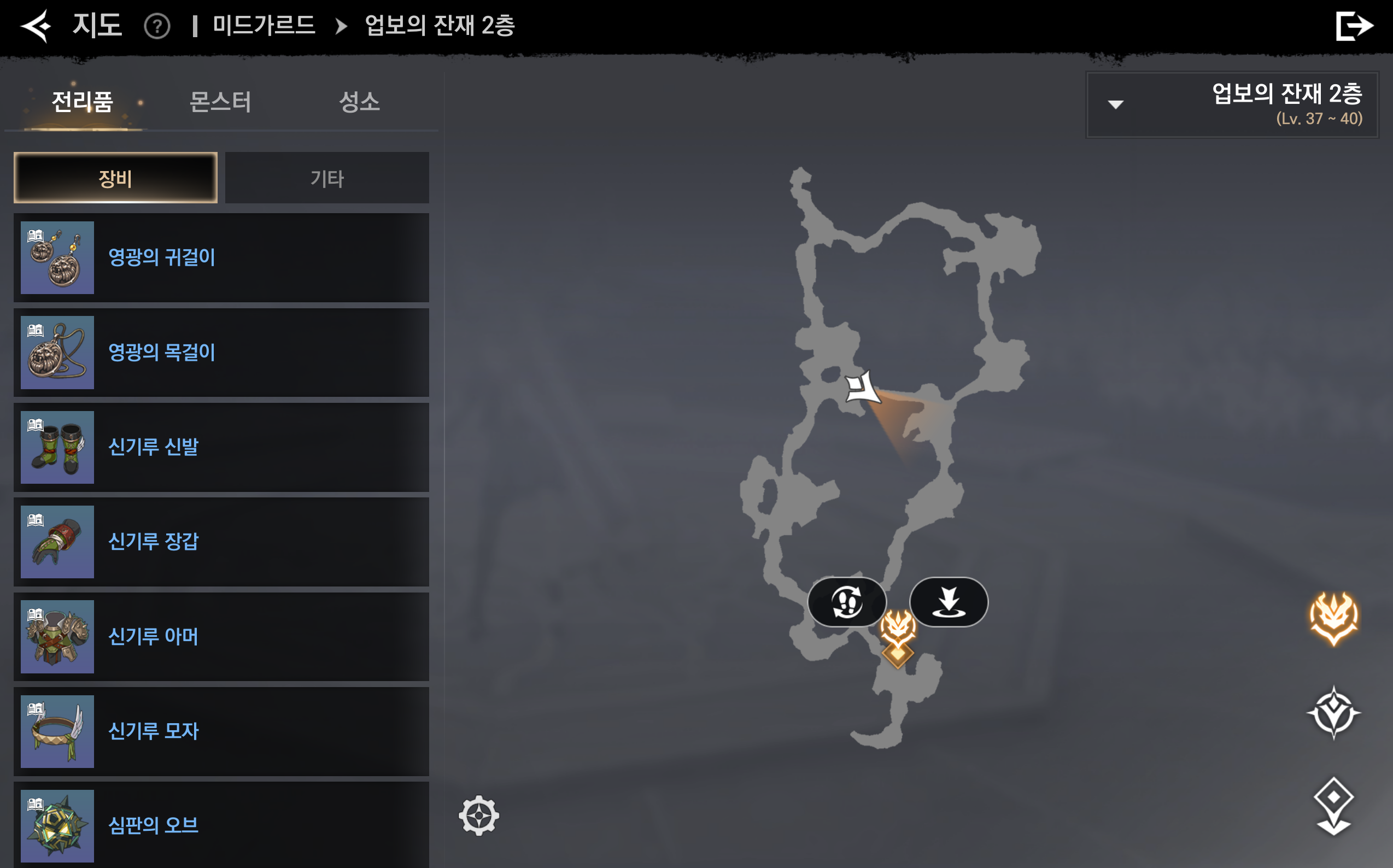Switch to the 성소 tab
The image size is (1393, 868).
(359, 102)
